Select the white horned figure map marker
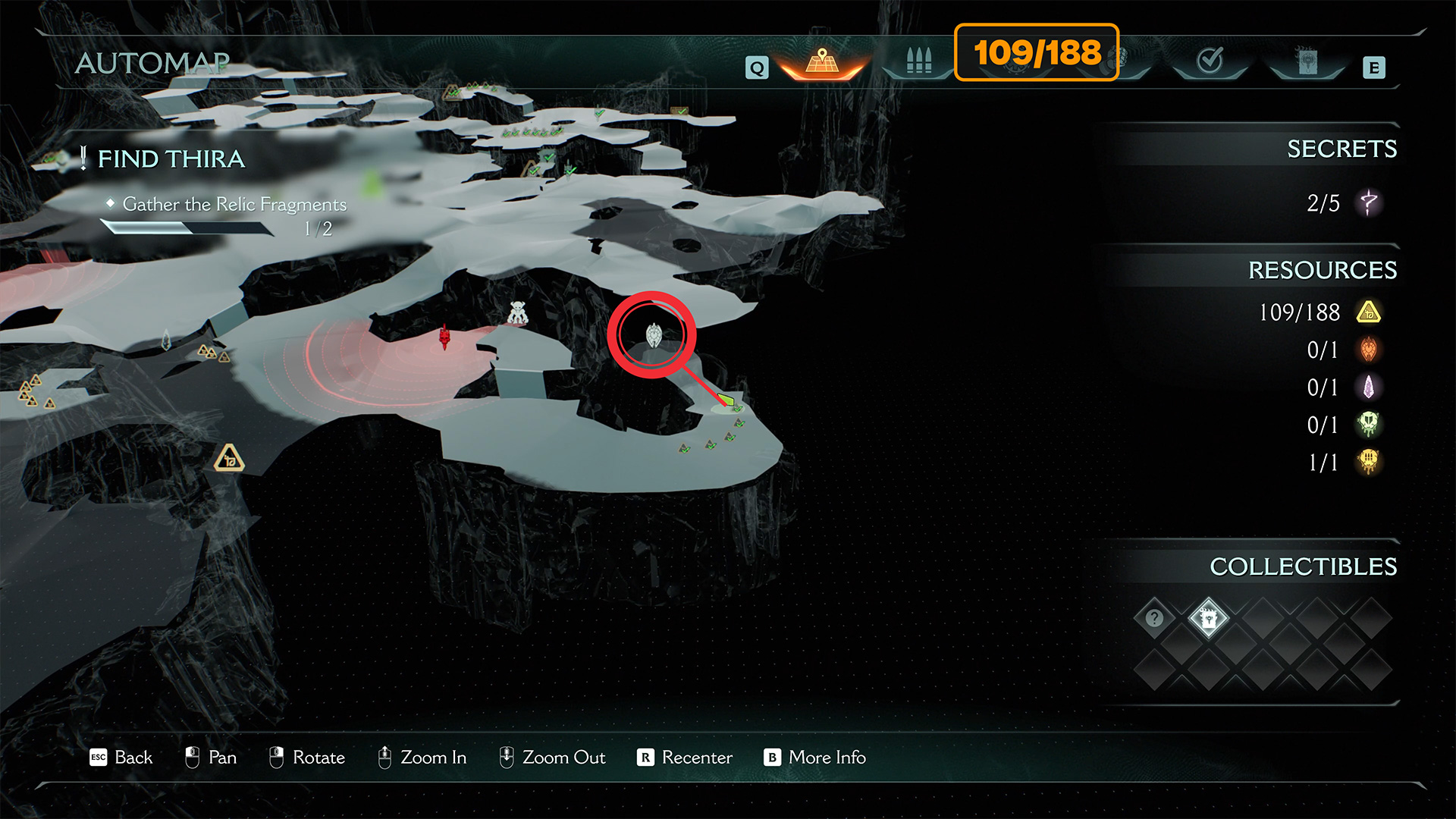The height and width of the screenshot is (819, 1456). pos(517,312)
